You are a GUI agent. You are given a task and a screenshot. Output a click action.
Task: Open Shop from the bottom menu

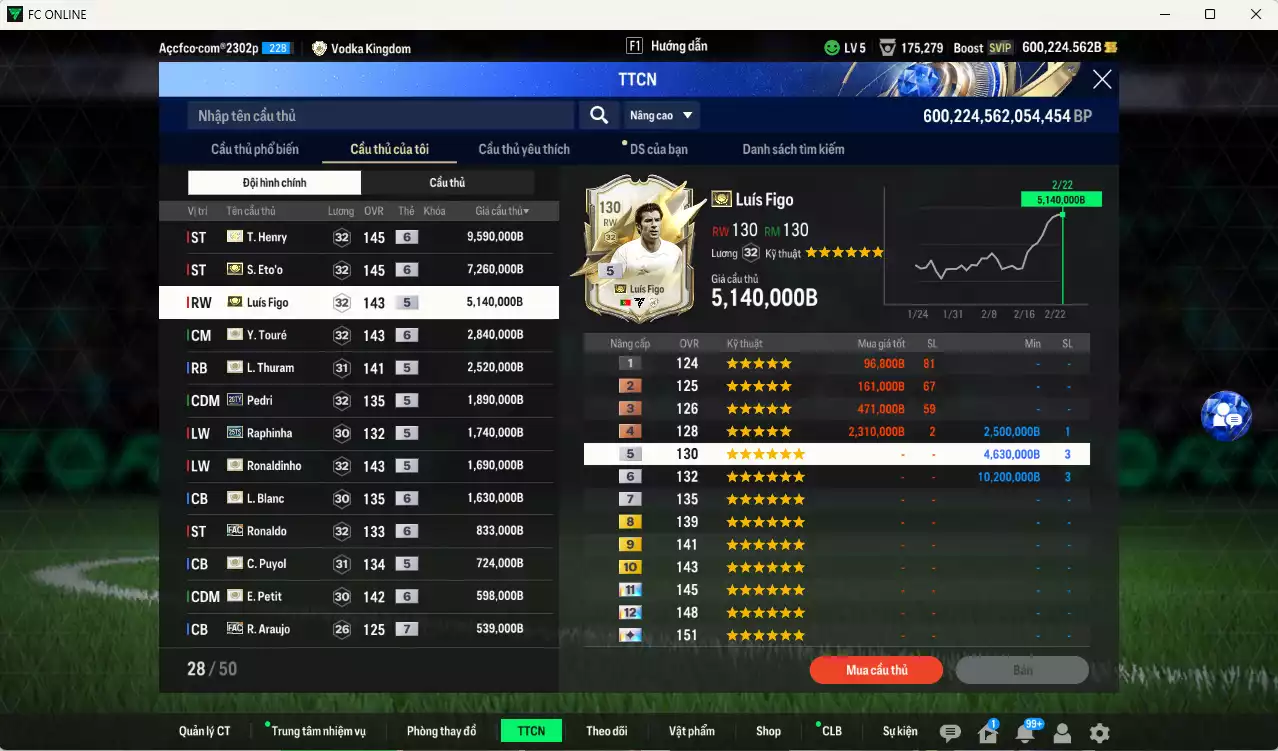coord(768,731)
